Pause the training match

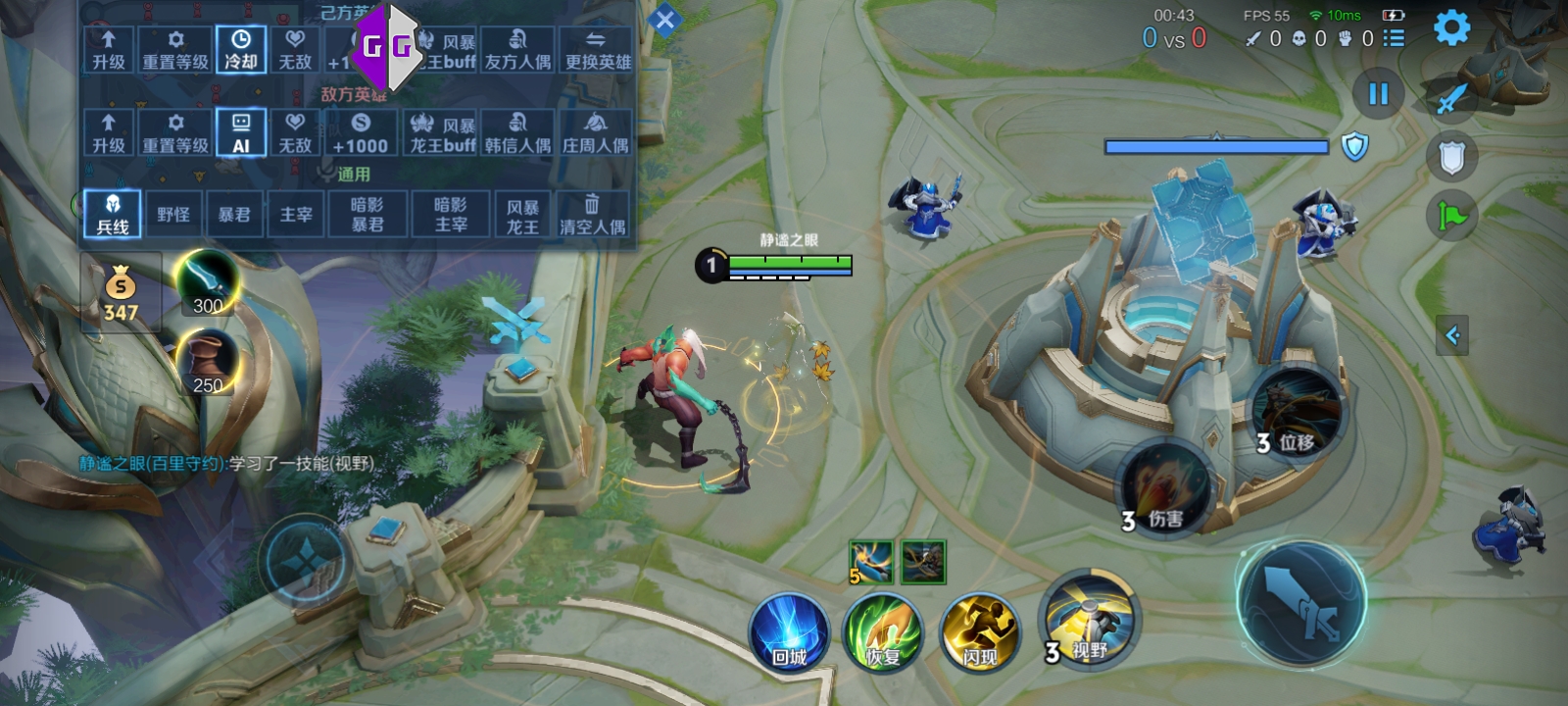1378,94
